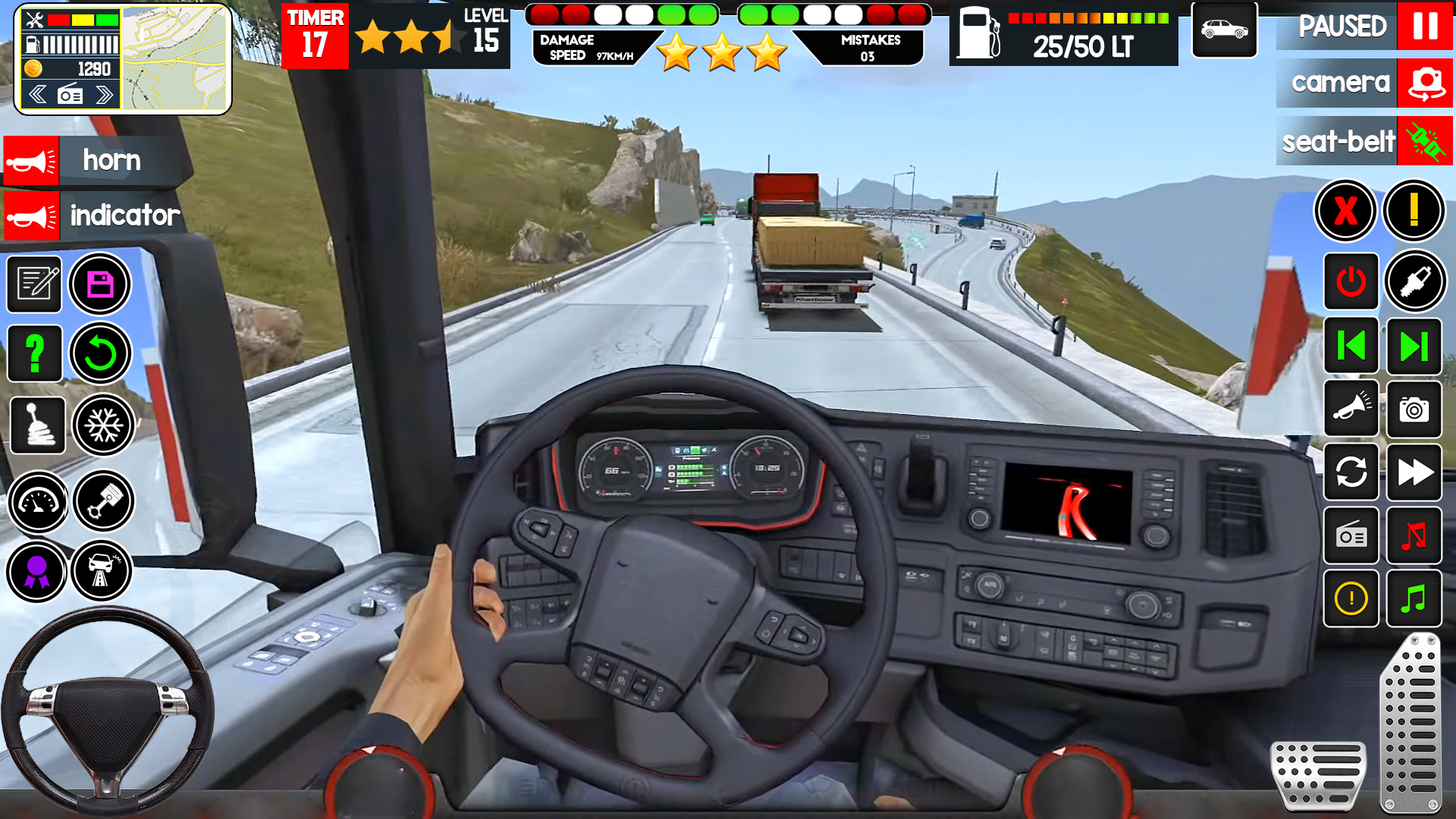Viewport: 1456px width, 819px height.
Task: Mute the music with red note icon
Action: coord(1417,537)
